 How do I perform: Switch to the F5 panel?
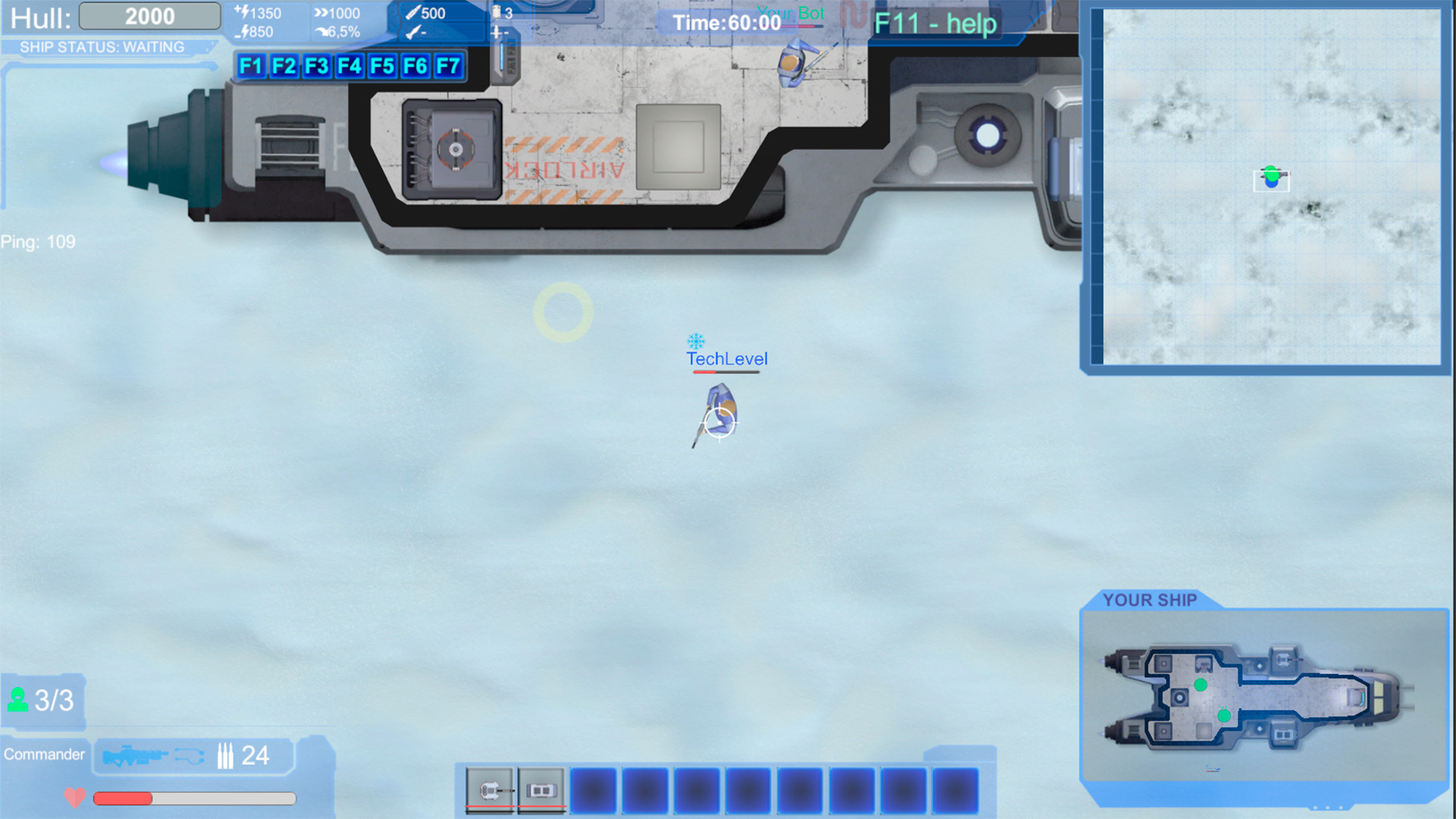[383, 67]
